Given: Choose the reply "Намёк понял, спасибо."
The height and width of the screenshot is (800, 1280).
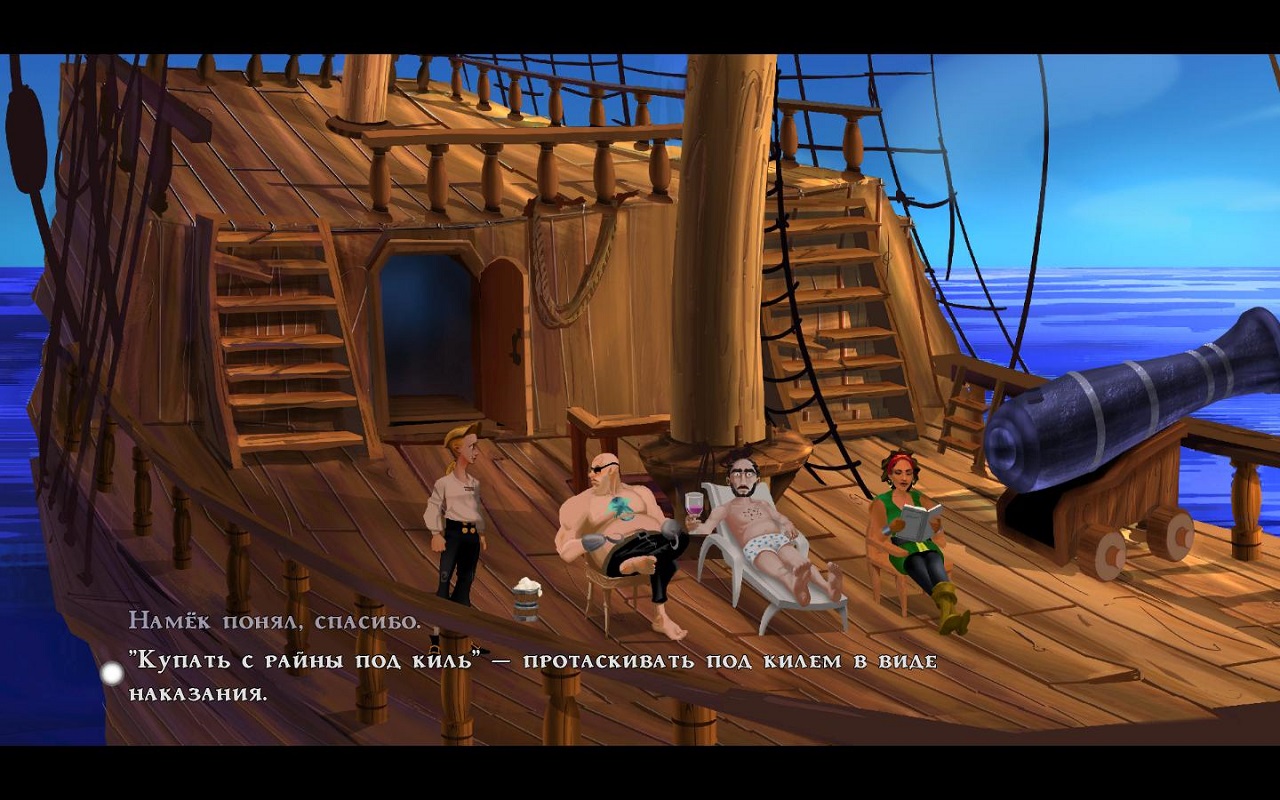Looking at the screenshot, I should (x=275, y=621).
